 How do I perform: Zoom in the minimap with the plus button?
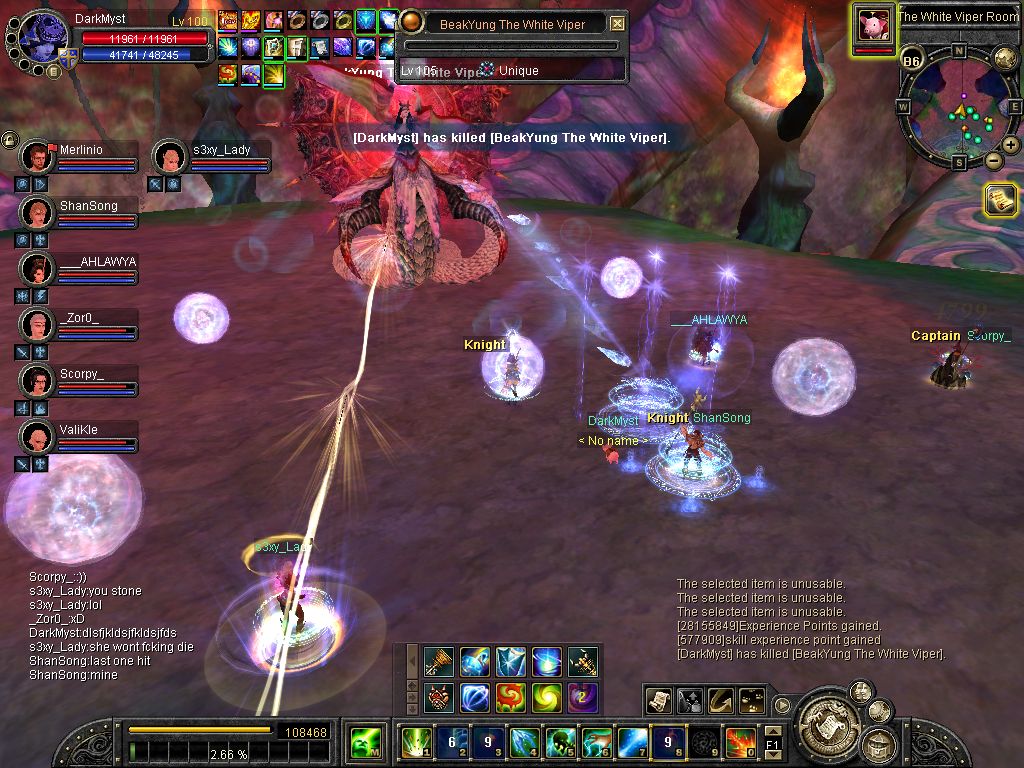click(1011, 145)
